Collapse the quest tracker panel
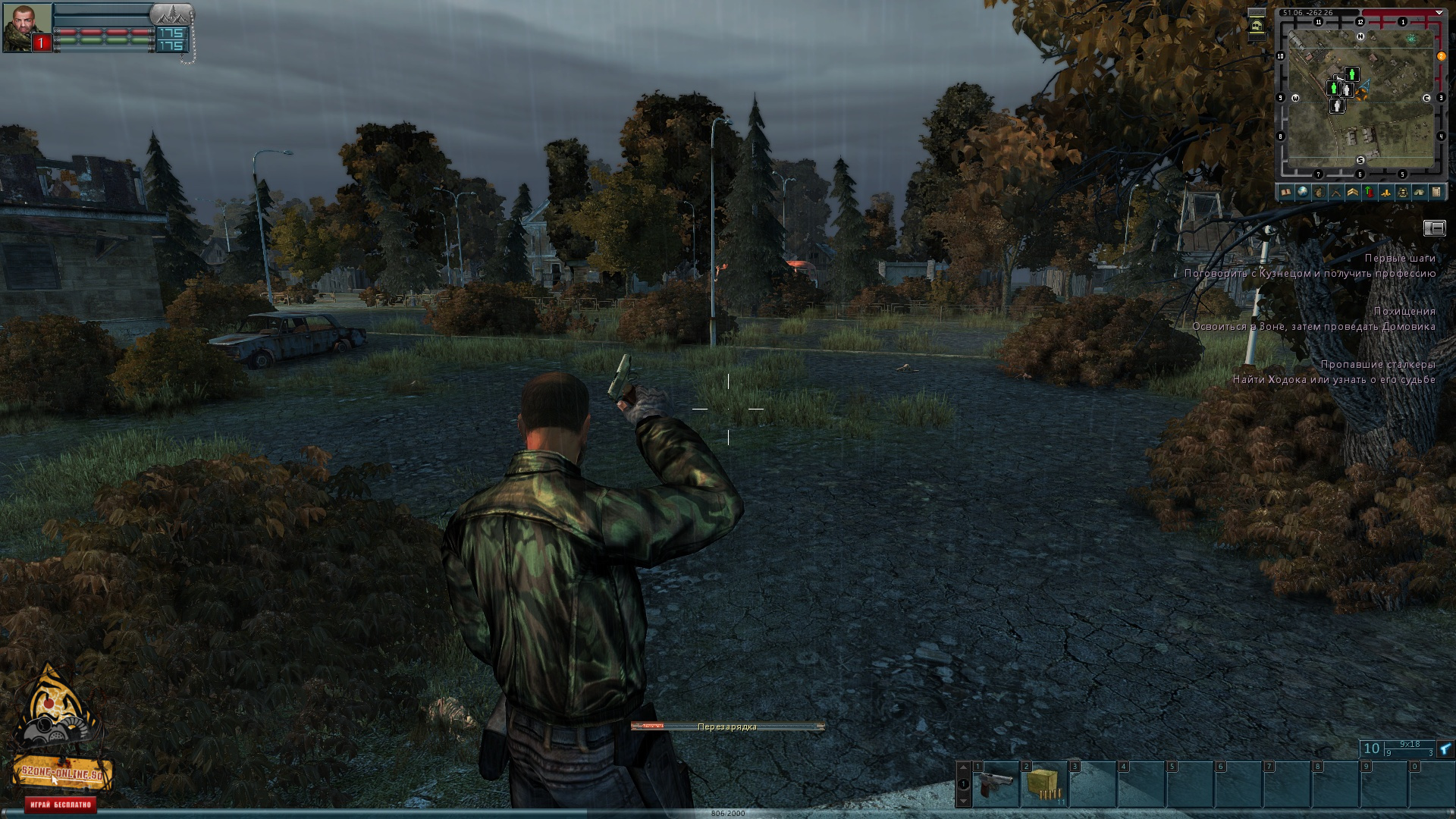 coord(1434,227)
